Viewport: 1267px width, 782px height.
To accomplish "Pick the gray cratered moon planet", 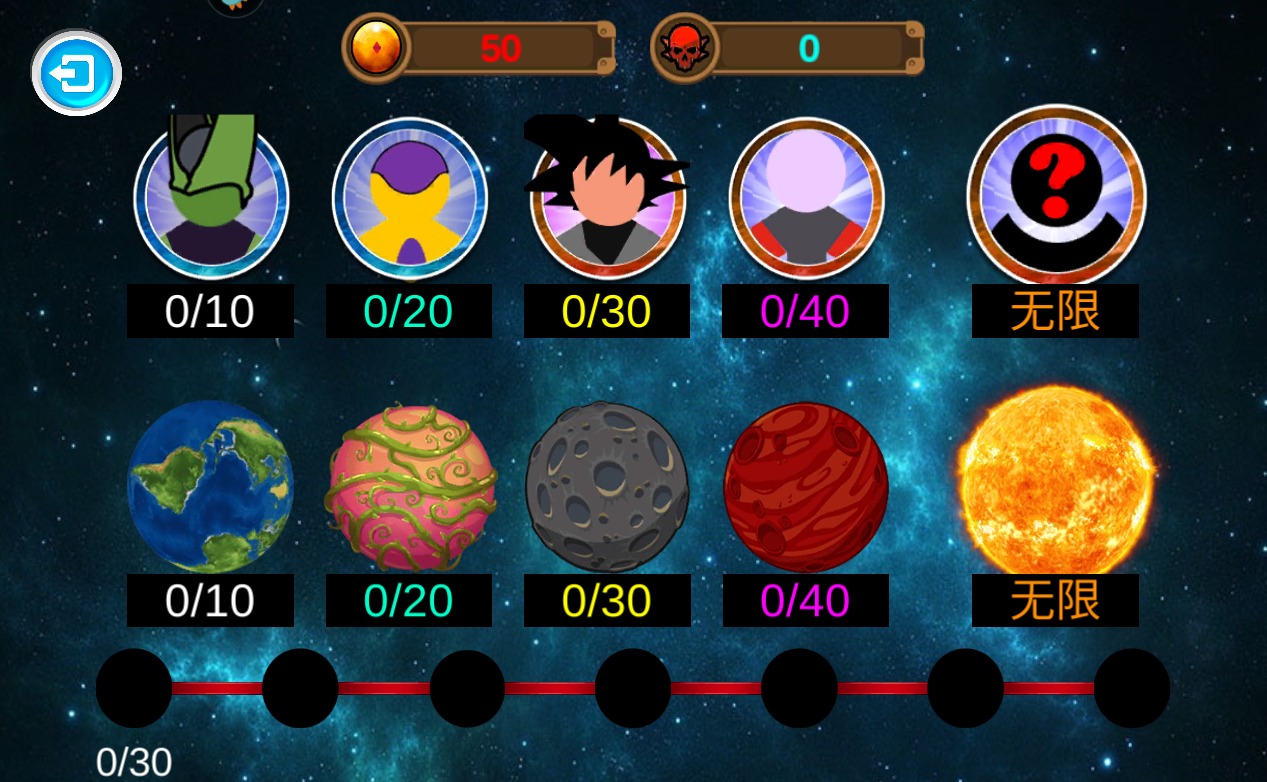I will [607, 487].
